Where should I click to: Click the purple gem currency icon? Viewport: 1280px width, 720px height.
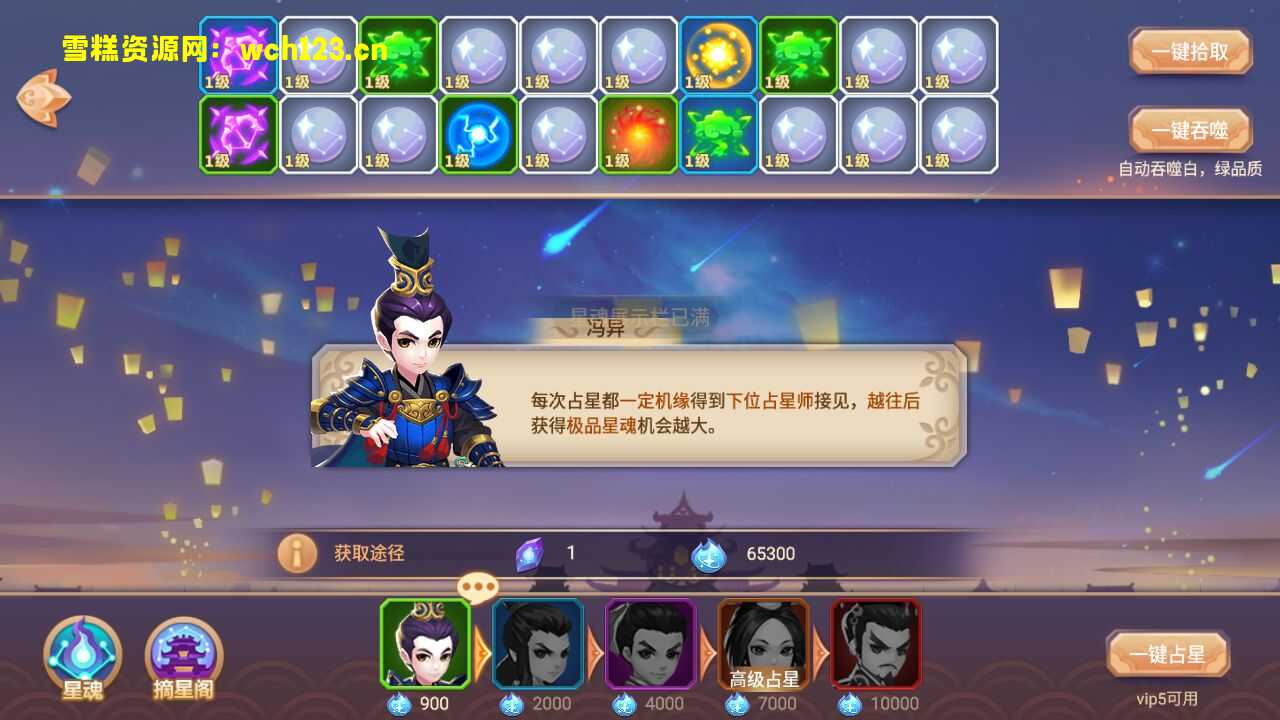coord(530,551)
